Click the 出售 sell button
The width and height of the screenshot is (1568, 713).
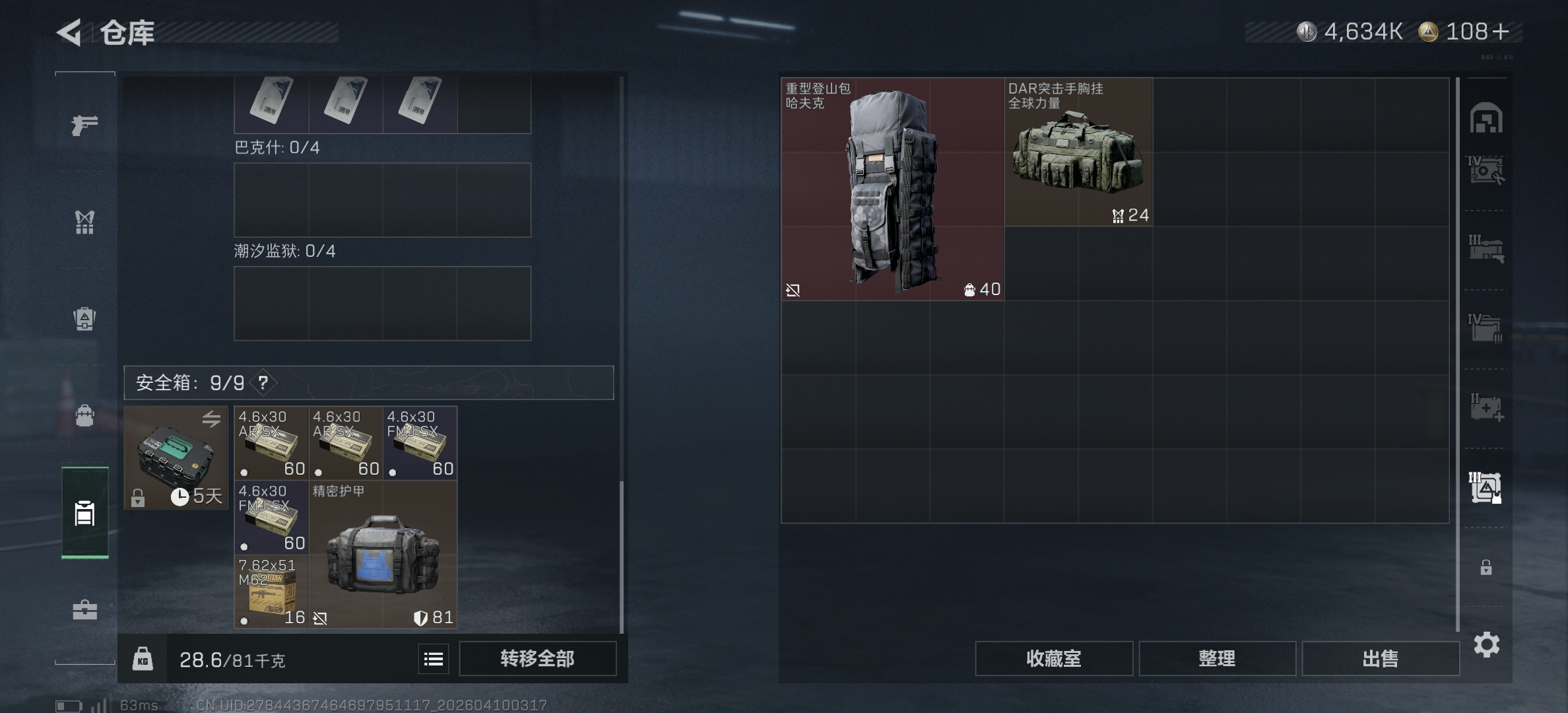[1381, 658]
